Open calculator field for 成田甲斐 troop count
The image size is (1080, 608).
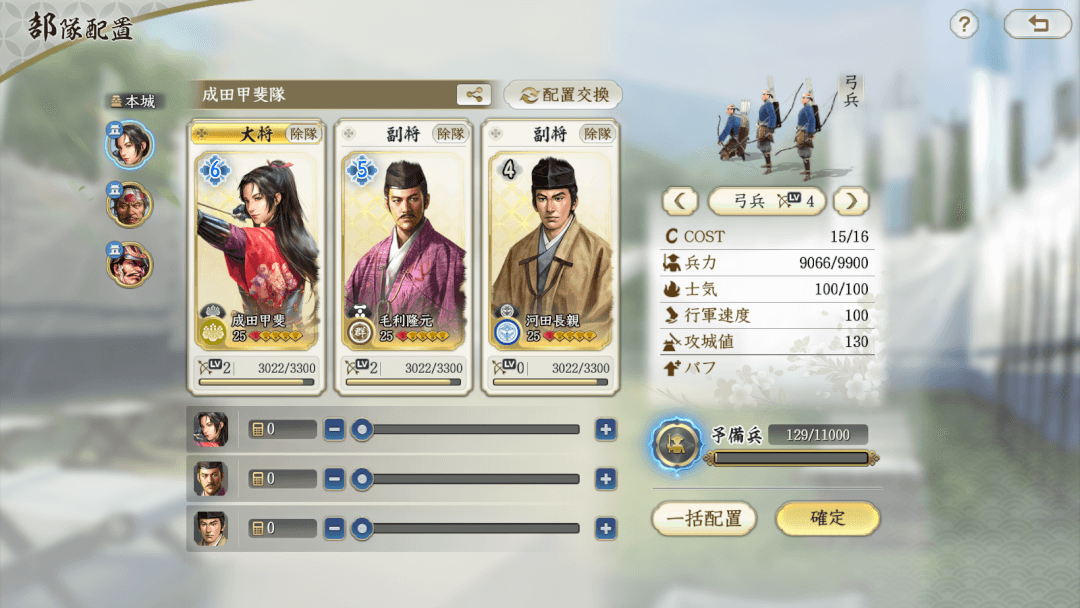pyautogui.click(x=282, y=430)
